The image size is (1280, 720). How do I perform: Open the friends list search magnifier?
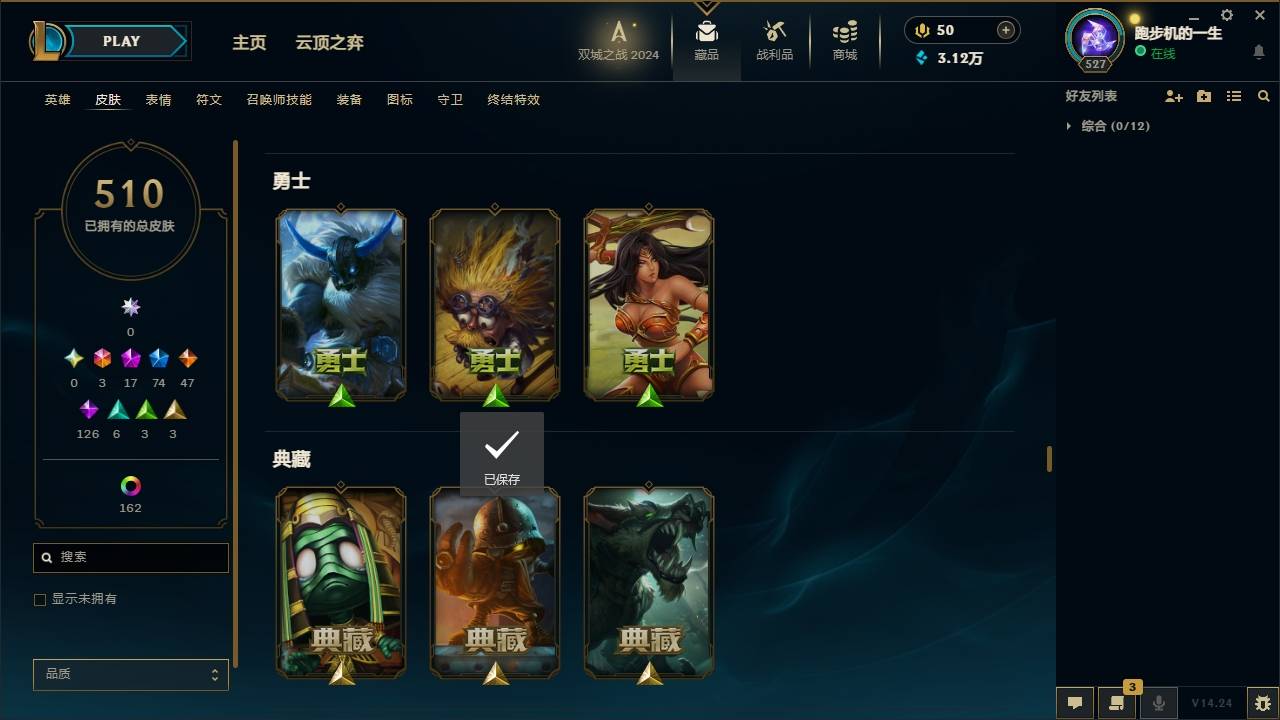pyautogui.click(x=1264, y=95)
